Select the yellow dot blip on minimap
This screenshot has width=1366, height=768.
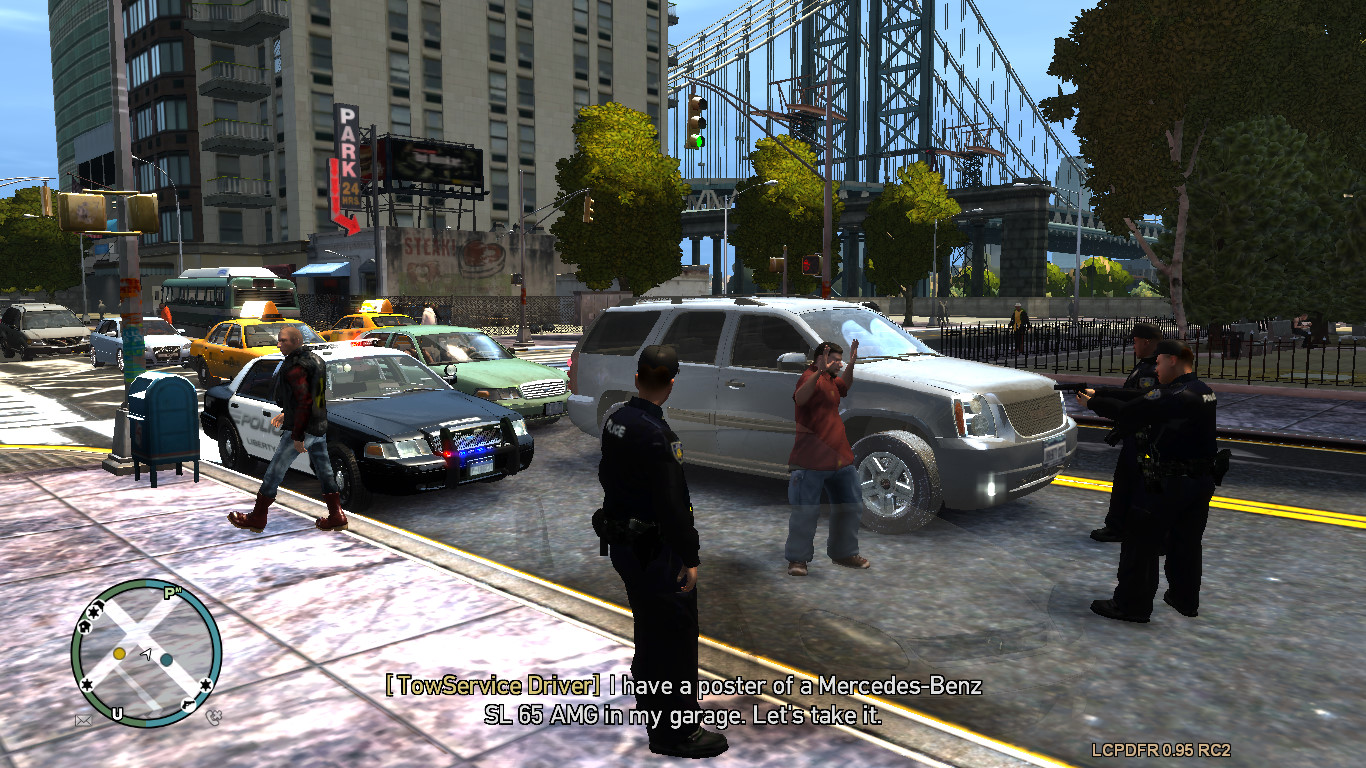(x=119, y=653)
